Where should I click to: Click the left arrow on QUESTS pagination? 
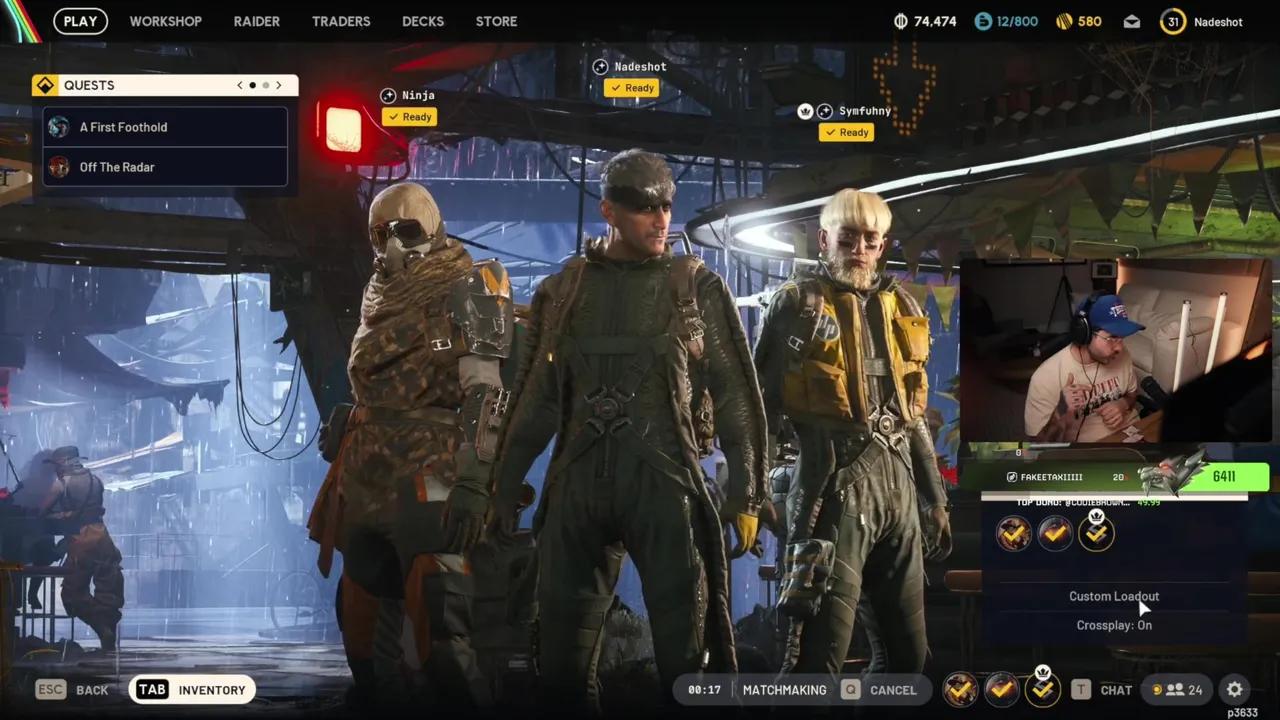(239, 85)
